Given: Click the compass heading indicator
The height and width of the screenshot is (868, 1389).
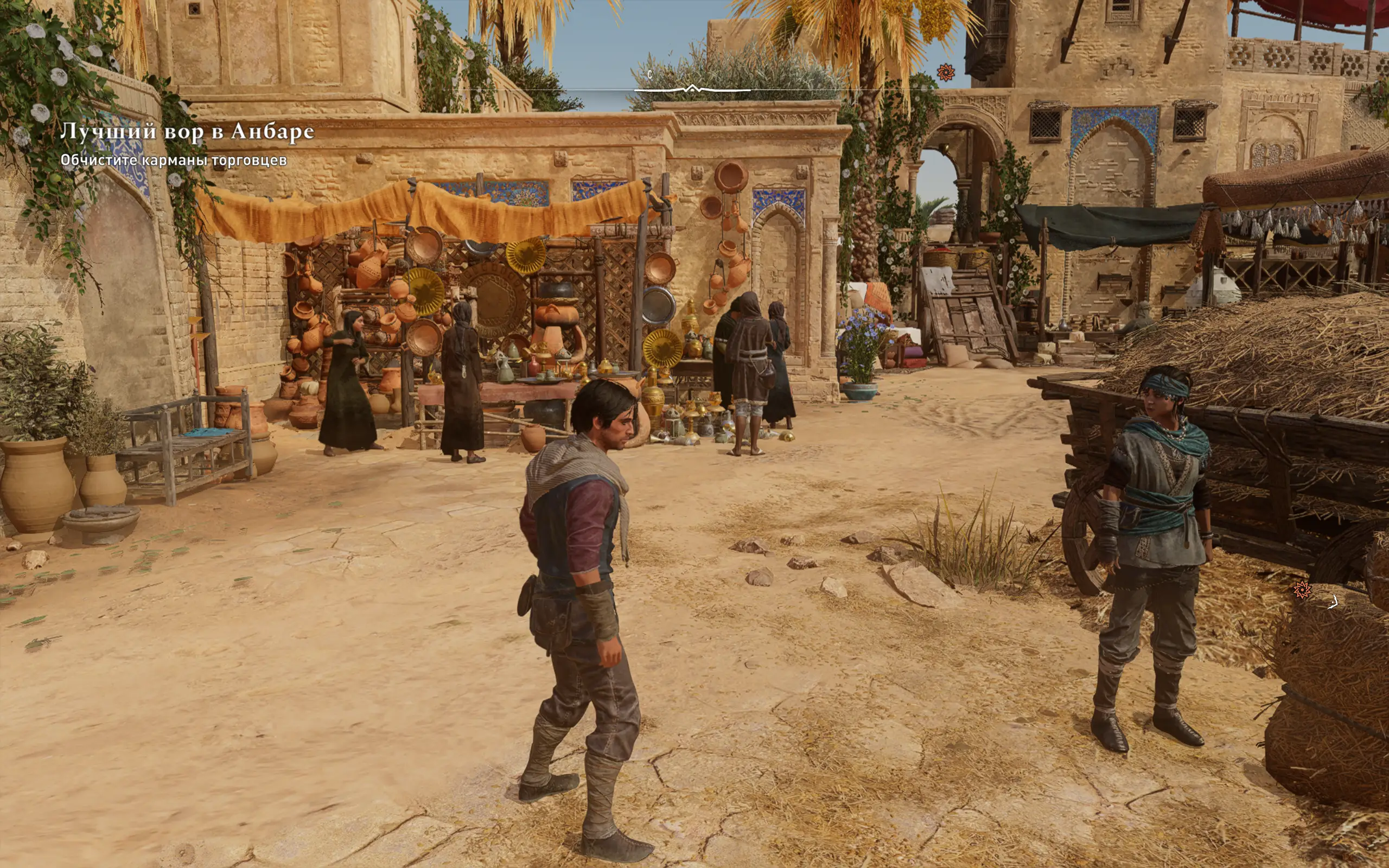Looking at the screenshot, I should pos(692,88).
